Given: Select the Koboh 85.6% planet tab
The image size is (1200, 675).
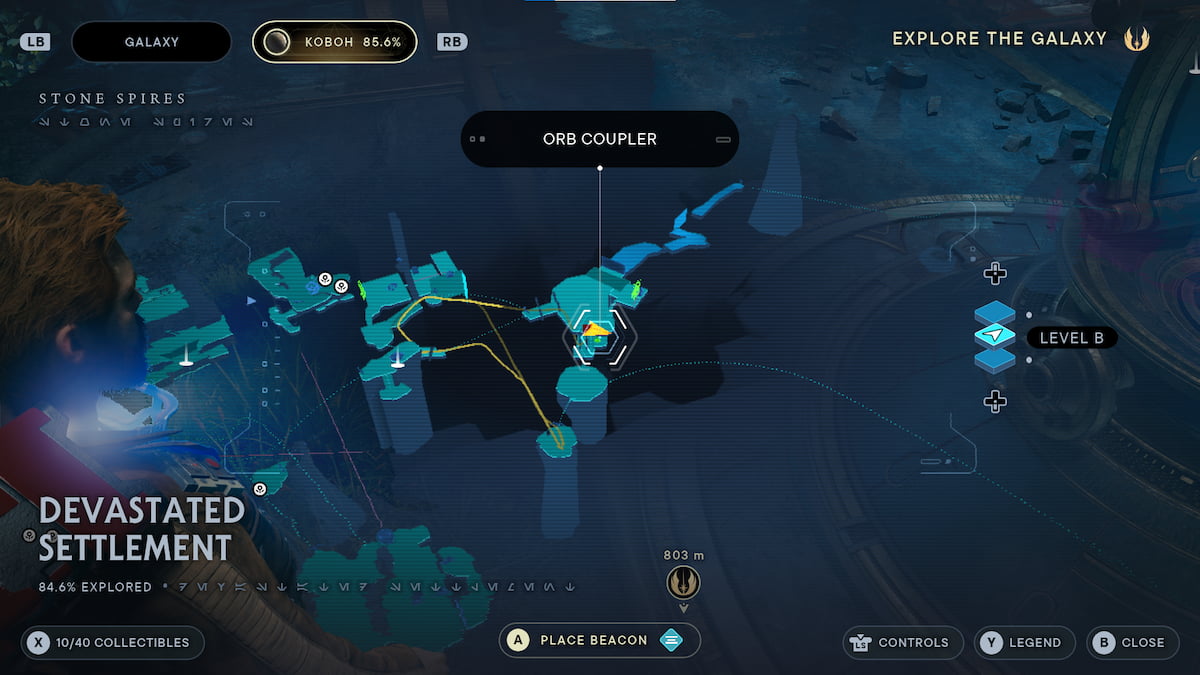Looking at the screenshot, I should point(334,42).
